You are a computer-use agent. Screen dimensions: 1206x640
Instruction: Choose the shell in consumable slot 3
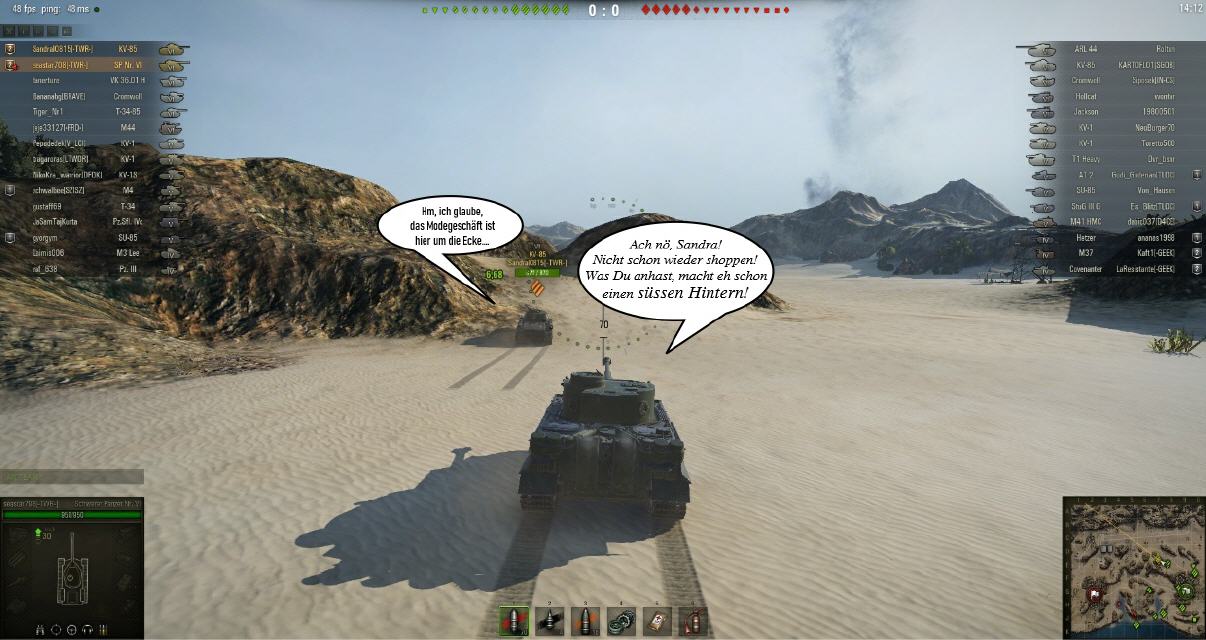click(x=585, y=621)
